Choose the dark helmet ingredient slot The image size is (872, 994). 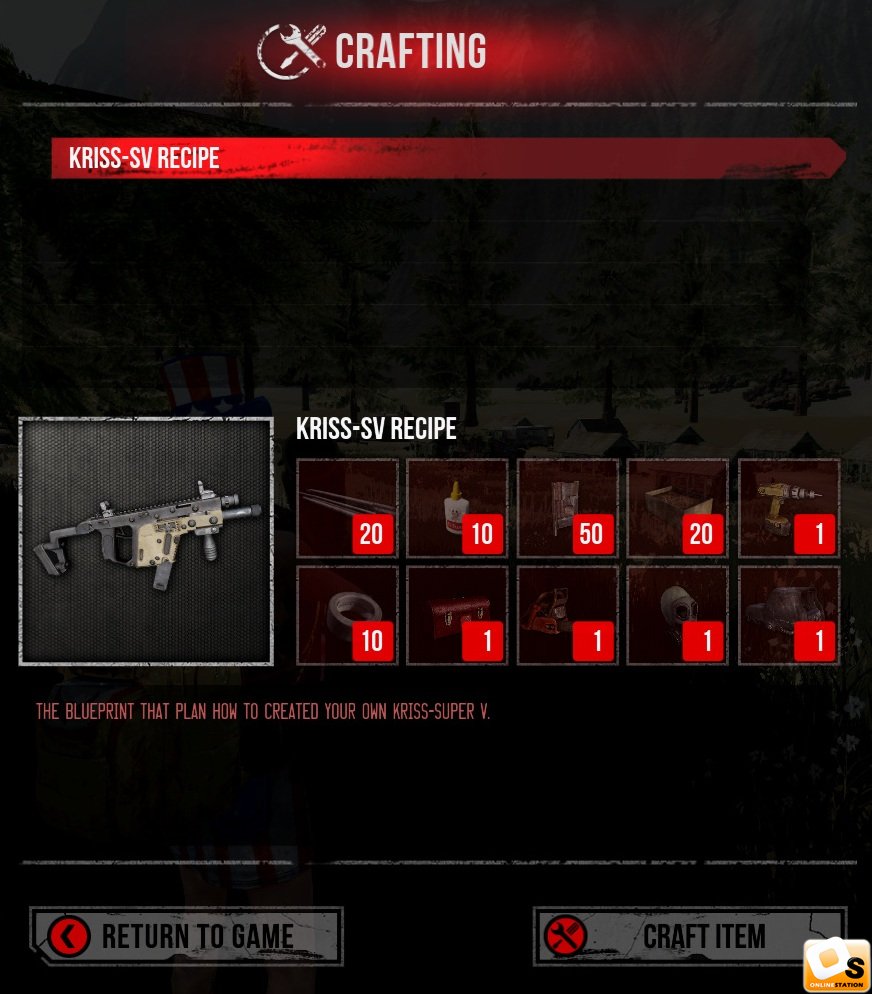tap(788, 615)
